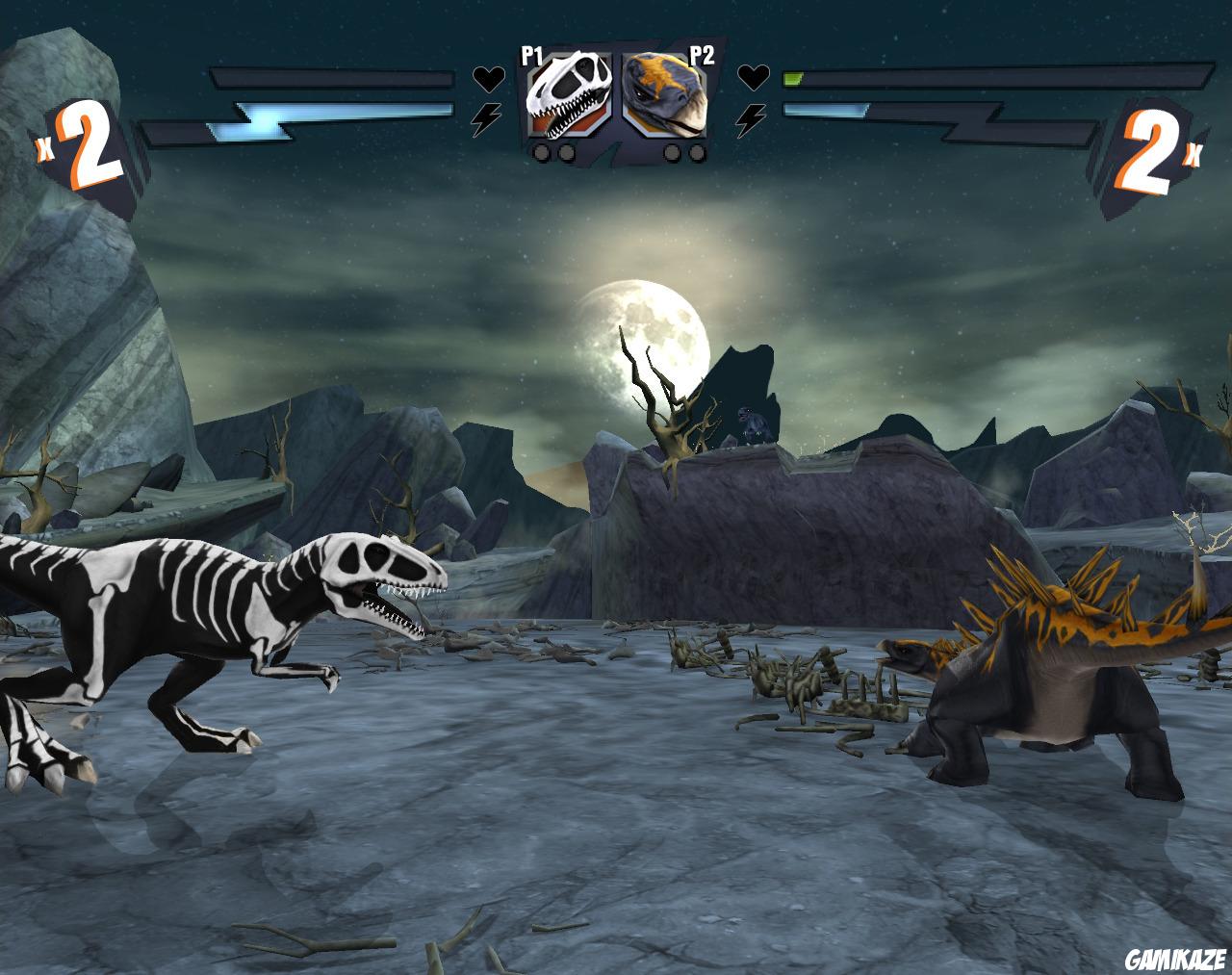
Task: Select the P2 raptor head portrait
Action: (x=664, y=94)
